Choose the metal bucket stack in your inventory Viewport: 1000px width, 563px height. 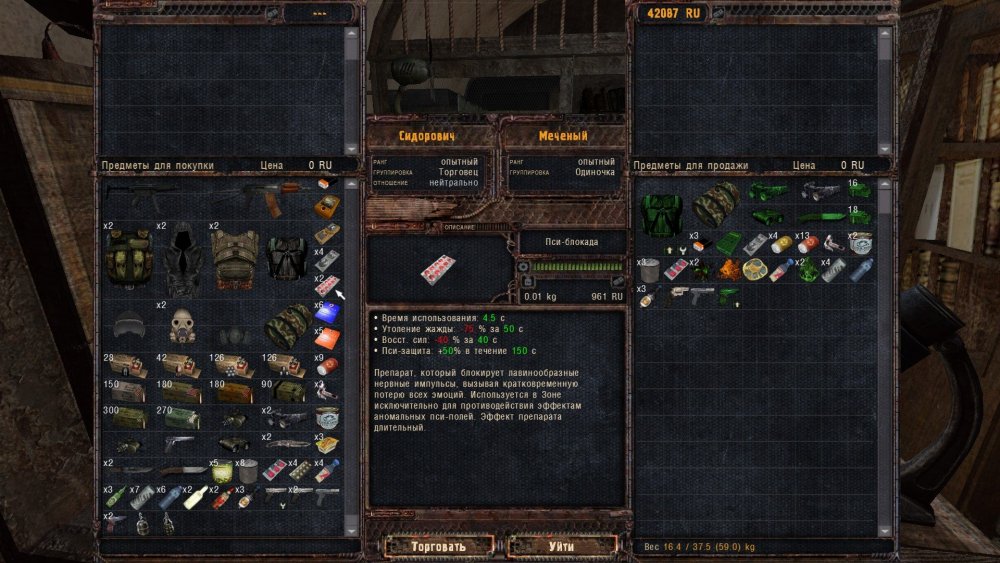click(x=648, y=271)
